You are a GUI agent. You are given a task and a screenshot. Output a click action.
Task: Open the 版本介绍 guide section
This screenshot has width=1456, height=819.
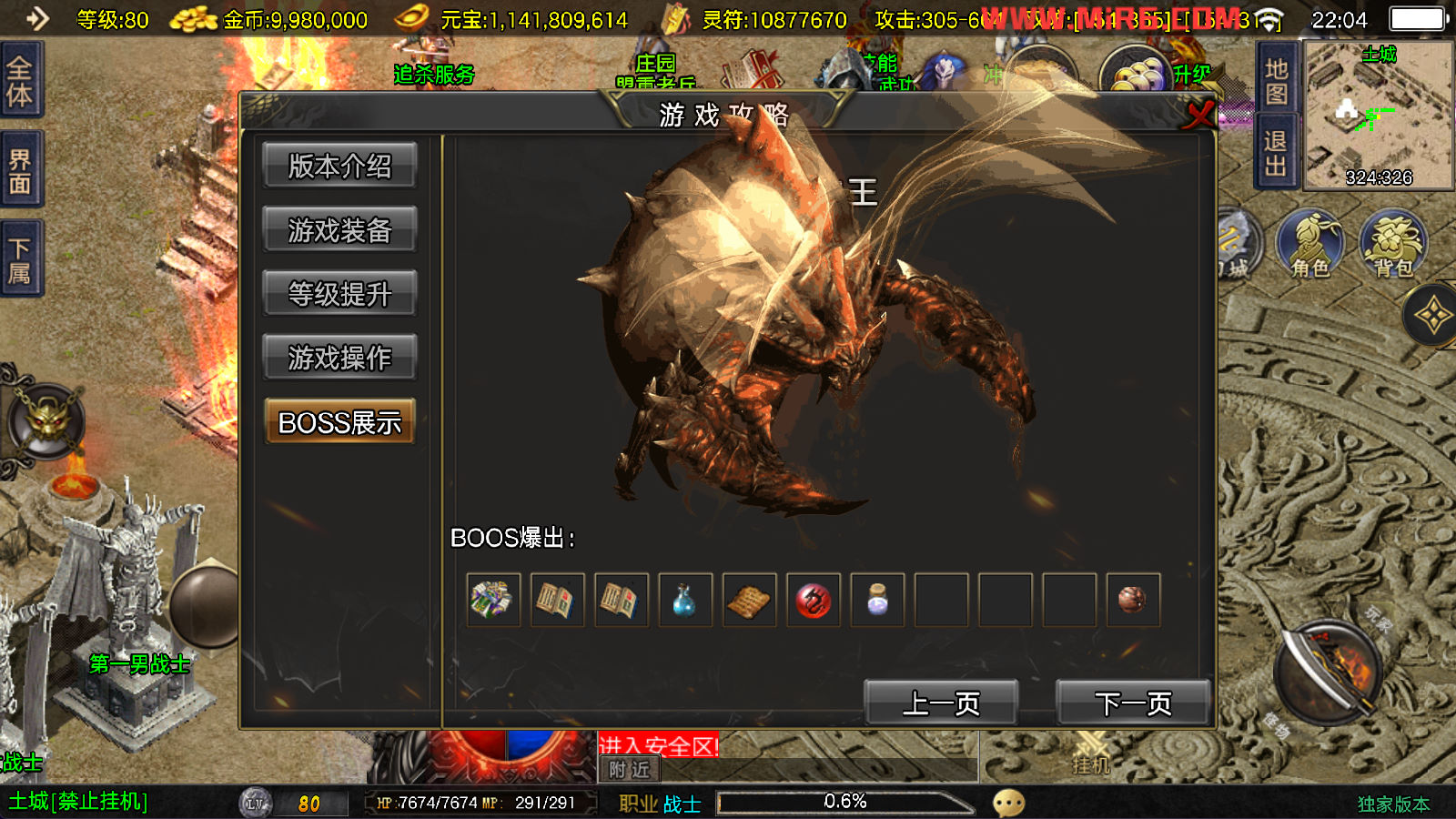[x=339, y=166]
